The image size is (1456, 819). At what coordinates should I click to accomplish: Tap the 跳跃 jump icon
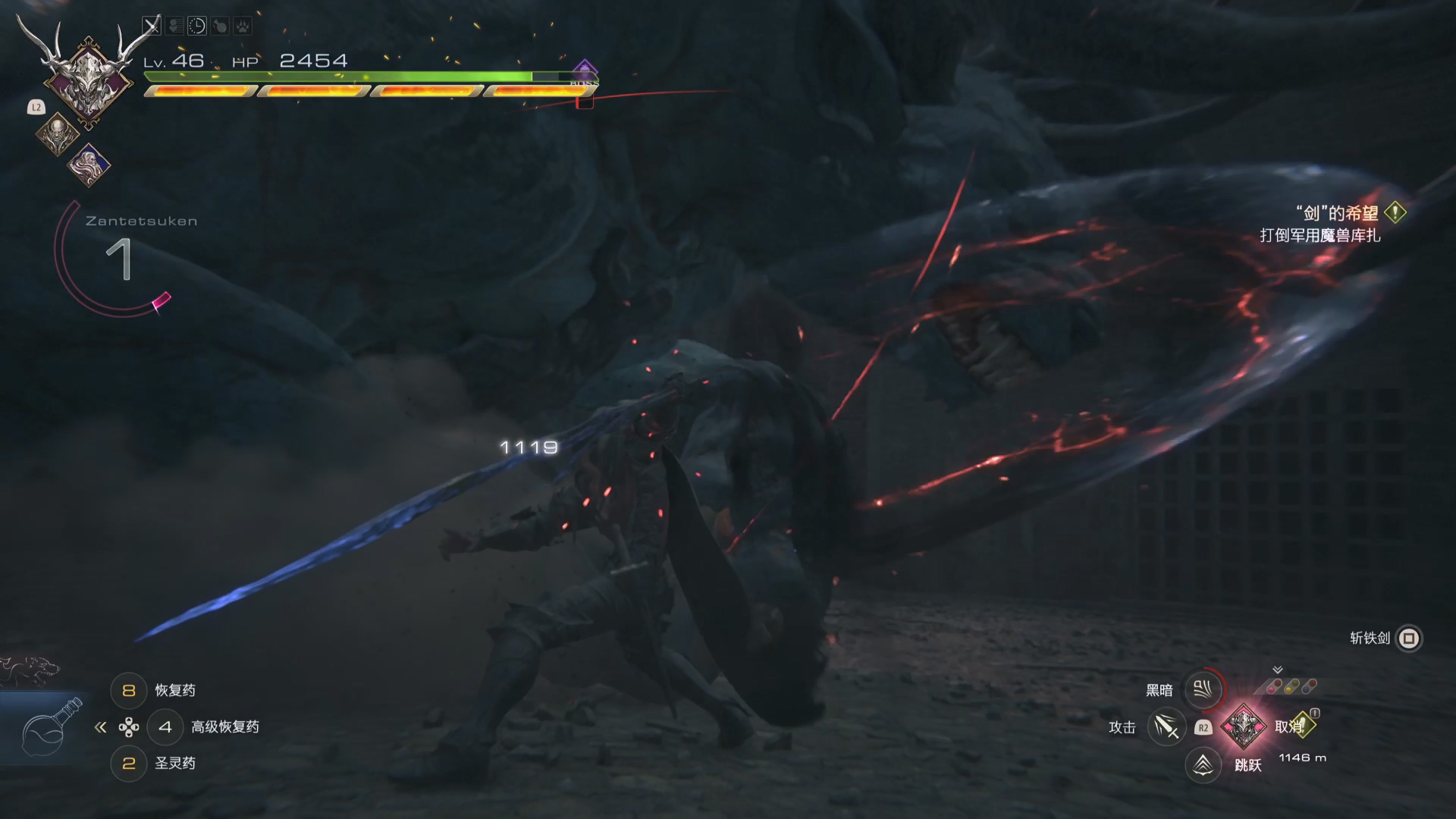pyautogui.click(x=1203, y=764)
